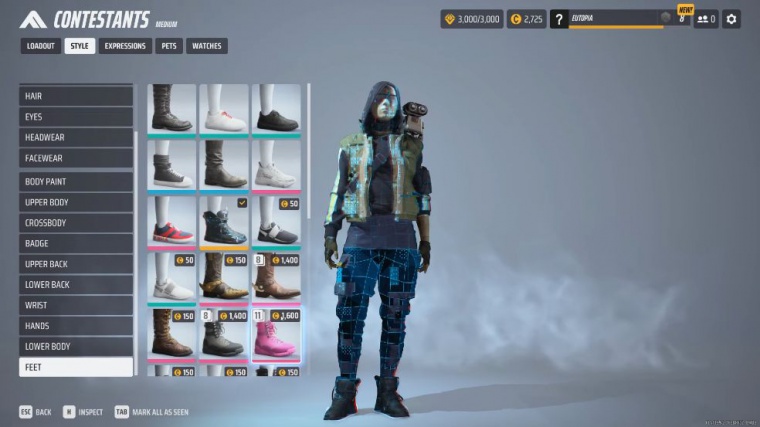Choose the Crossbody category
The width and height of the screenshot is (760, 427).
coord(76,223)
